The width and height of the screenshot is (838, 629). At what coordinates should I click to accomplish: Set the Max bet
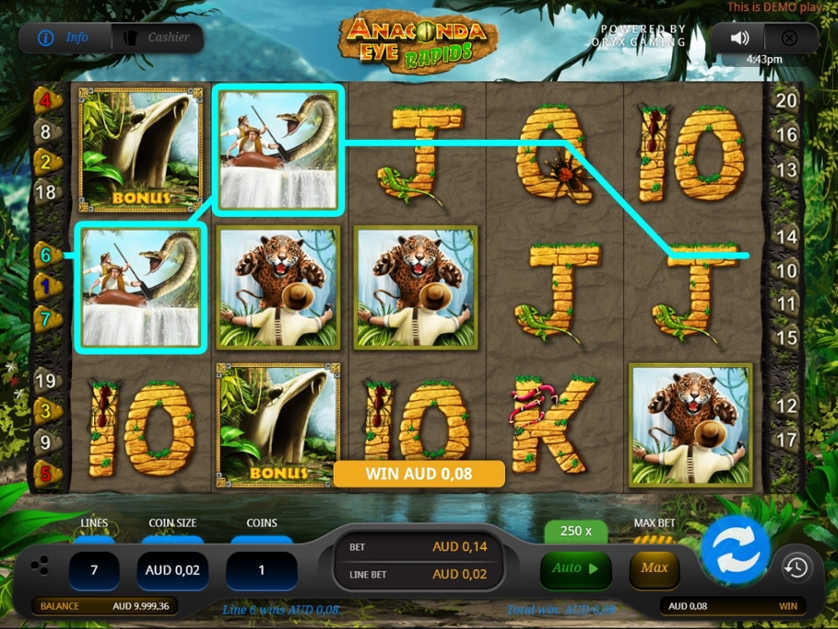tap(654, 568)
